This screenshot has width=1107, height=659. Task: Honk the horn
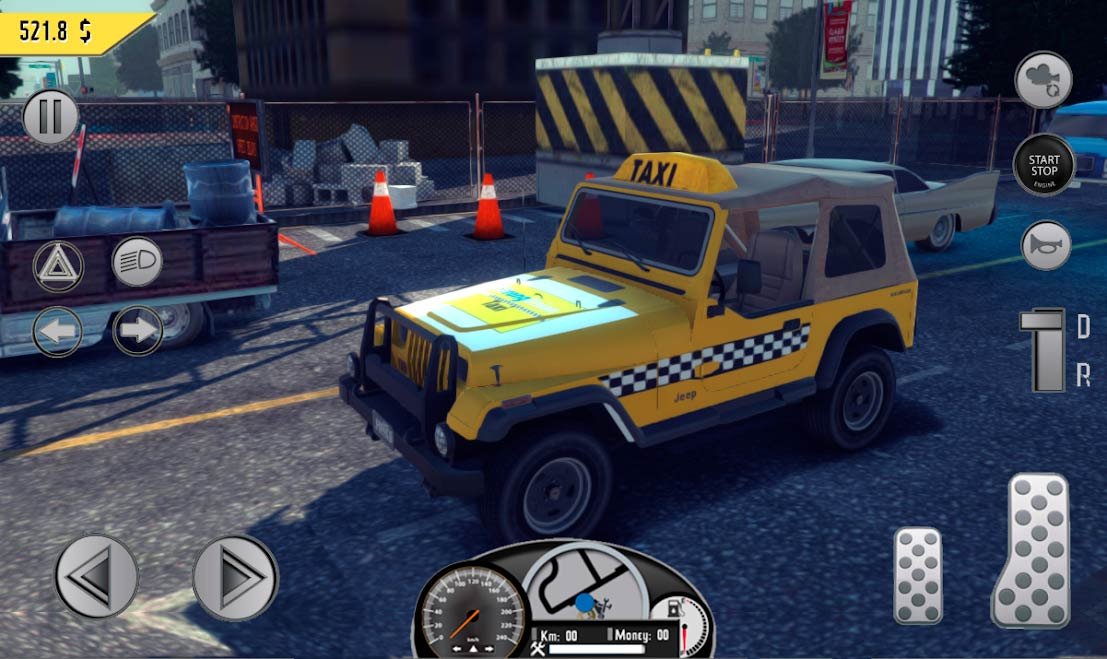tap(1046, 245)
